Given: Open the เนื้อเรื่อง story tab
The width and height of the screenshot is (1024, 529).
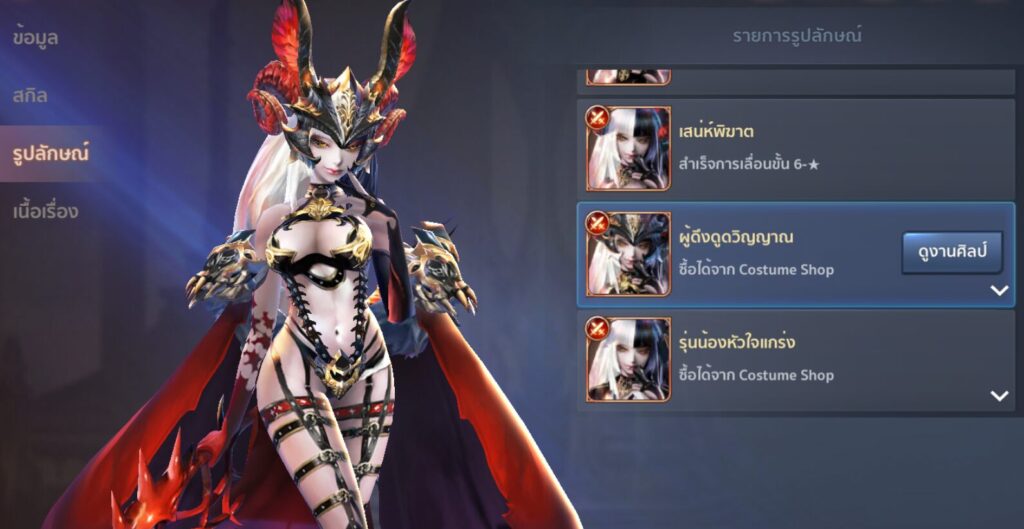Looking at the screenshot, I should coord(46,211).
